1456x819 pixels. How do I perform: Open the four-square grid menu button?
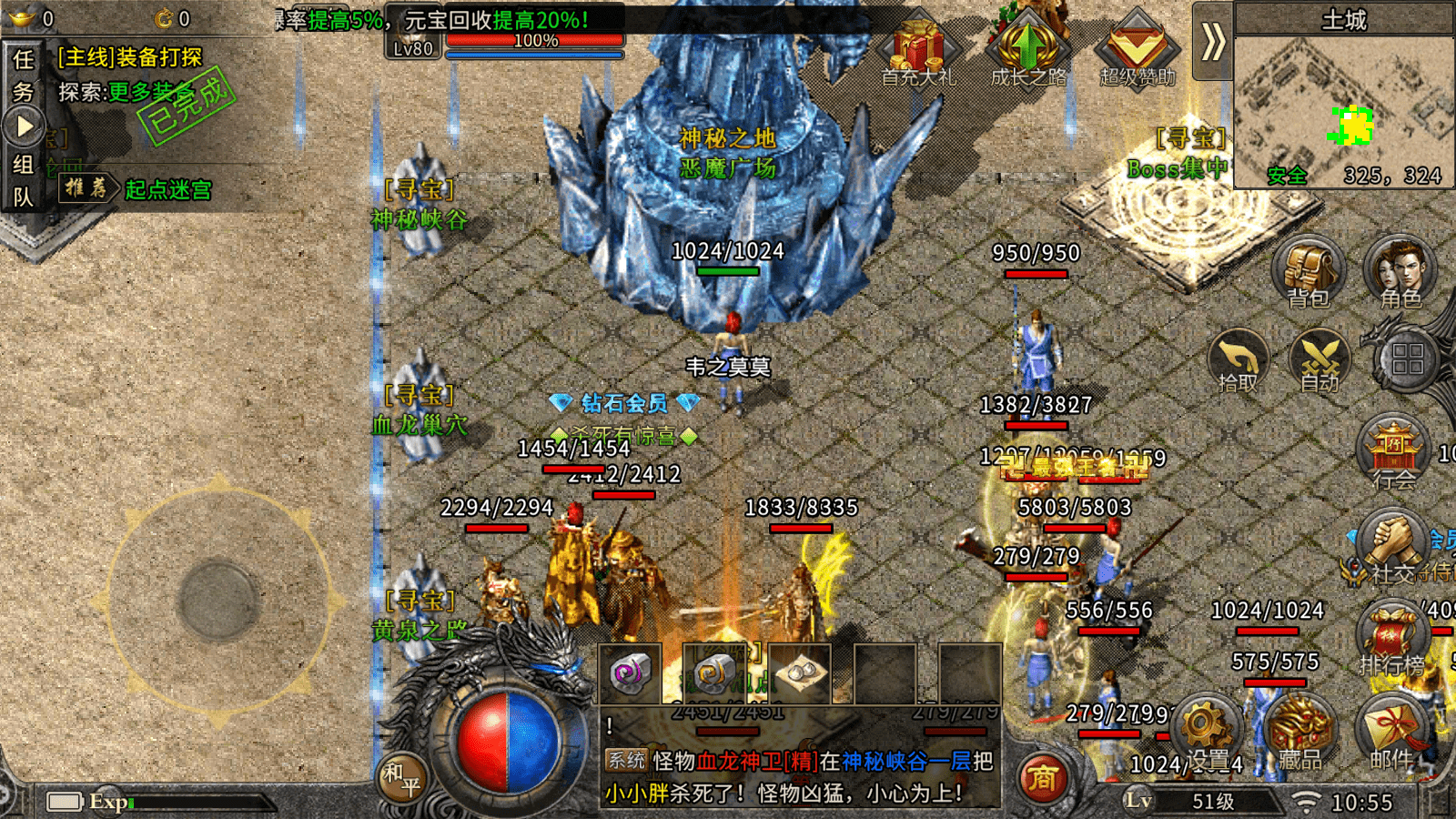coord(1407,359)
